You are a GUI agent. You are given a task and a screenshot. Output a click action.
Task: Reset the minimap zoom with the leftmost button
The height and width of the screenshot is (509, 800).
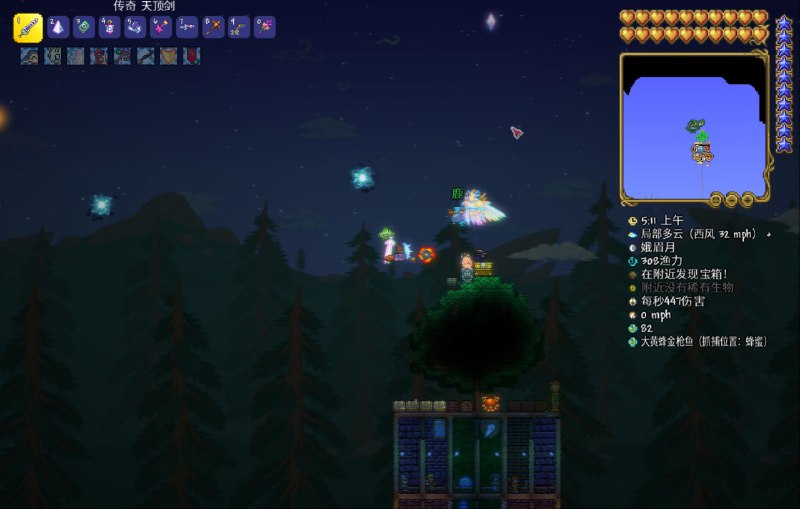pos(716,199)
